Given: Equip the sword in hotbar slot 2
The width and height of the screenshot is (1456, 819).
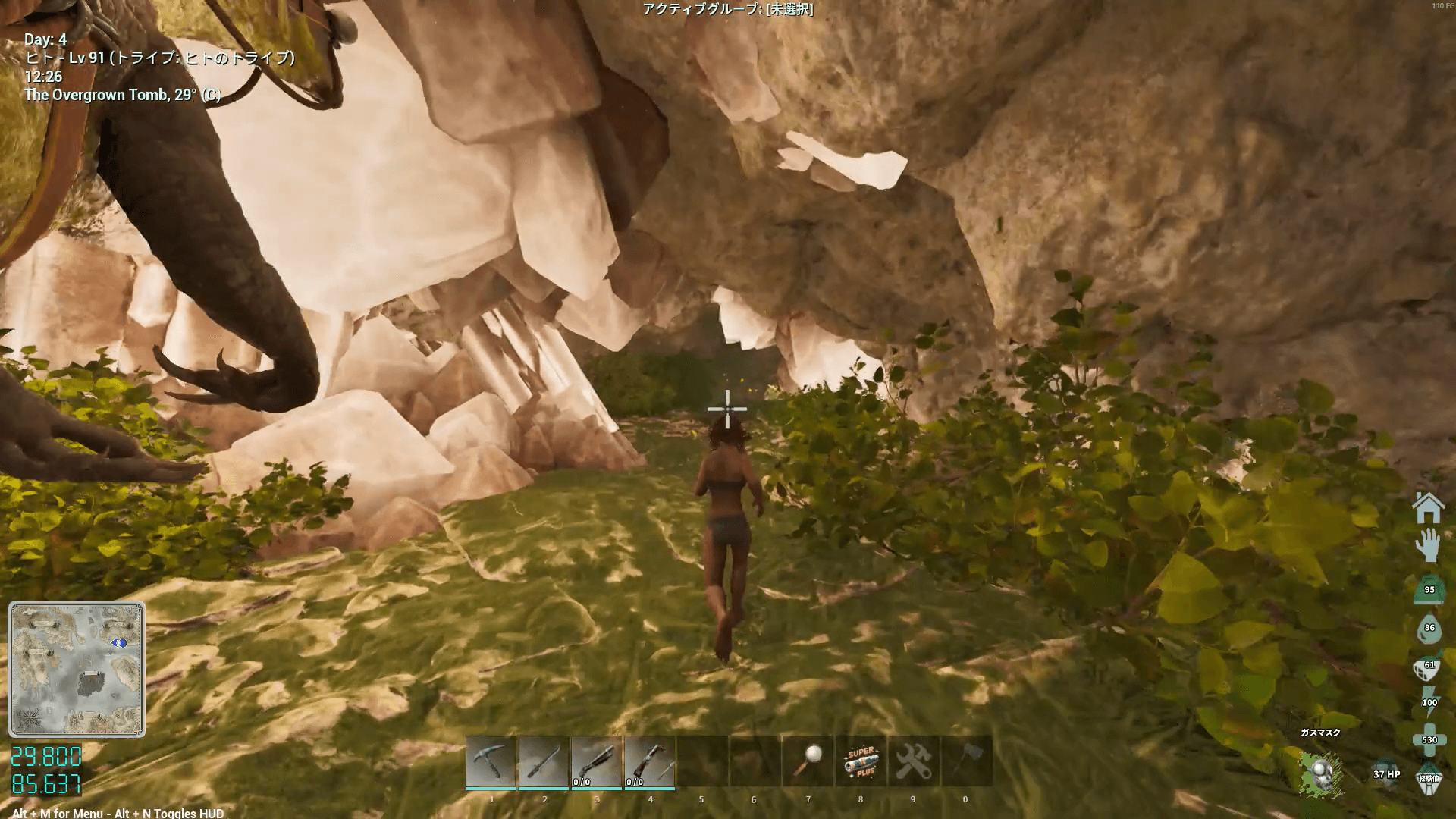Looking at the screenshot, I should (544, 762).
